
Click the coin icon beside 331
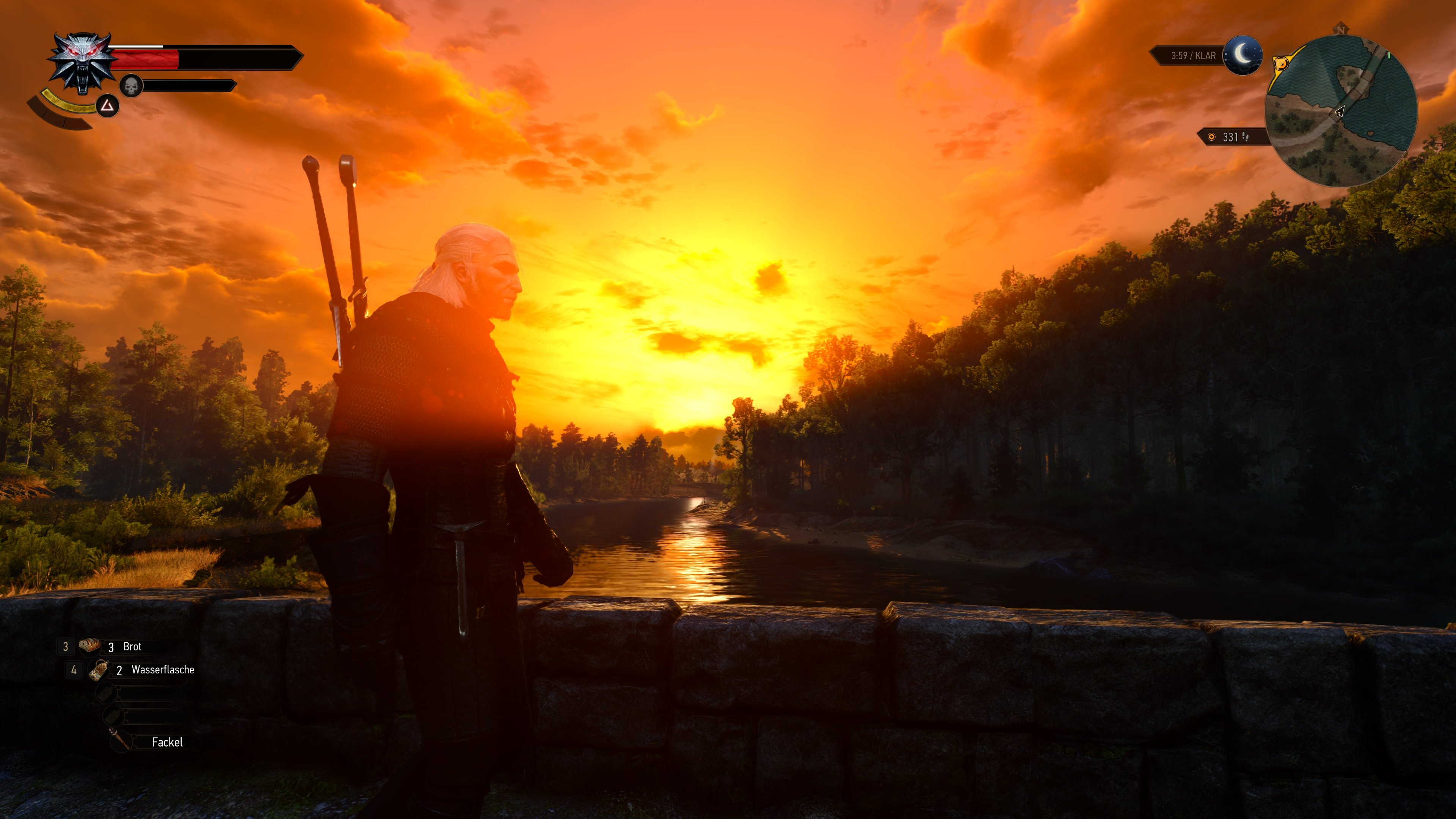[x=1212, y=137]
